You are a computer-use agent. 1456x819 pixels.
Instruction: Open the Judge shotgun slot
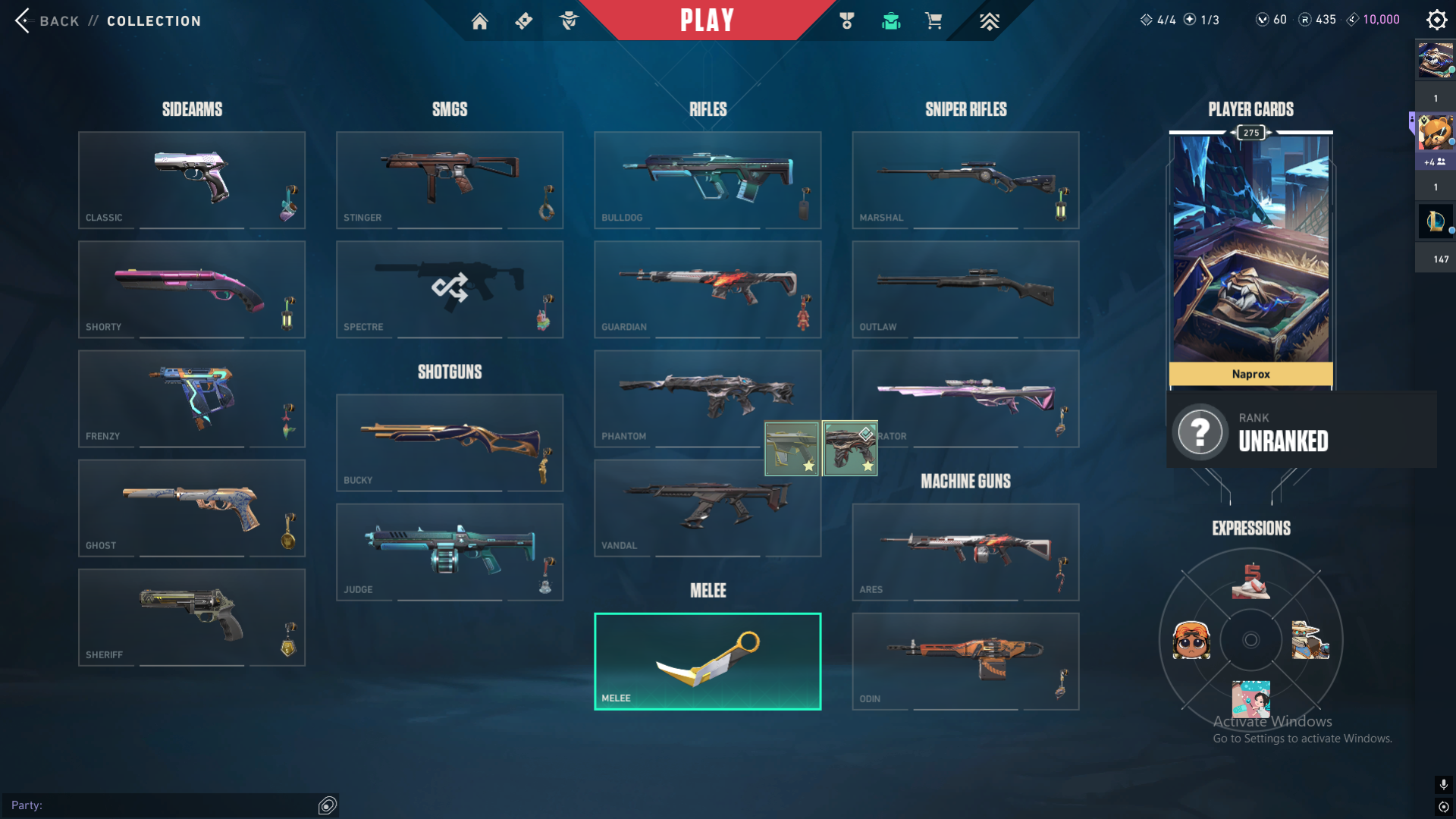(x=450, y=551)
